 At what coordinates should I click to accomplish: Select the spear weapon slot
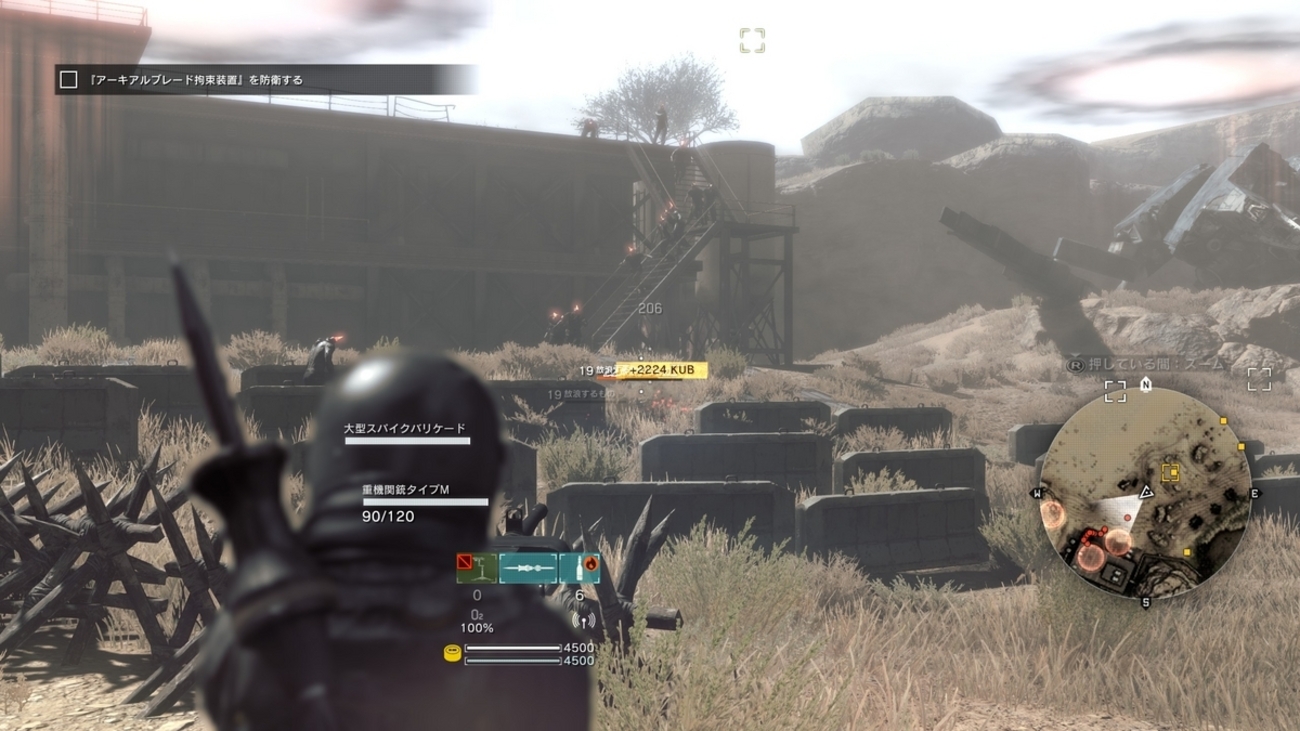527,568
